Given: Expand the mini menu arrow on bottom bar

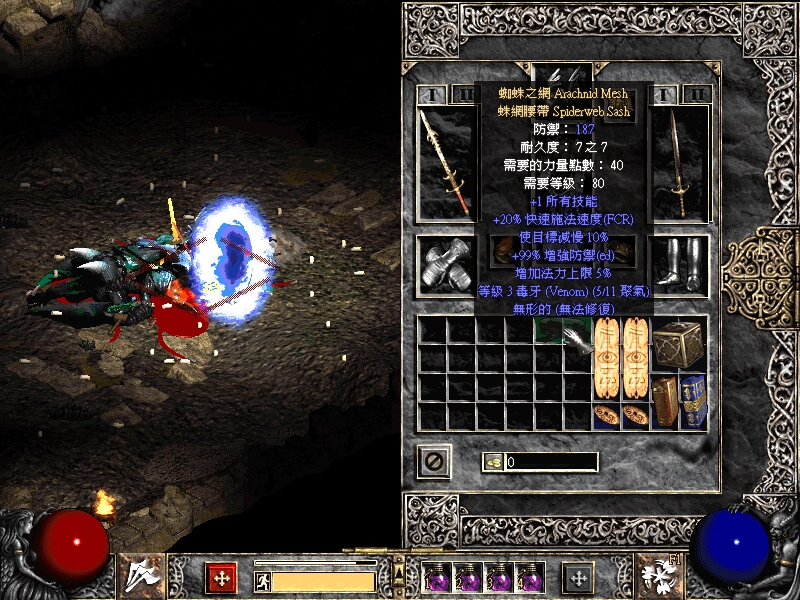Looking at the screenshot, I should coord(400,559).
